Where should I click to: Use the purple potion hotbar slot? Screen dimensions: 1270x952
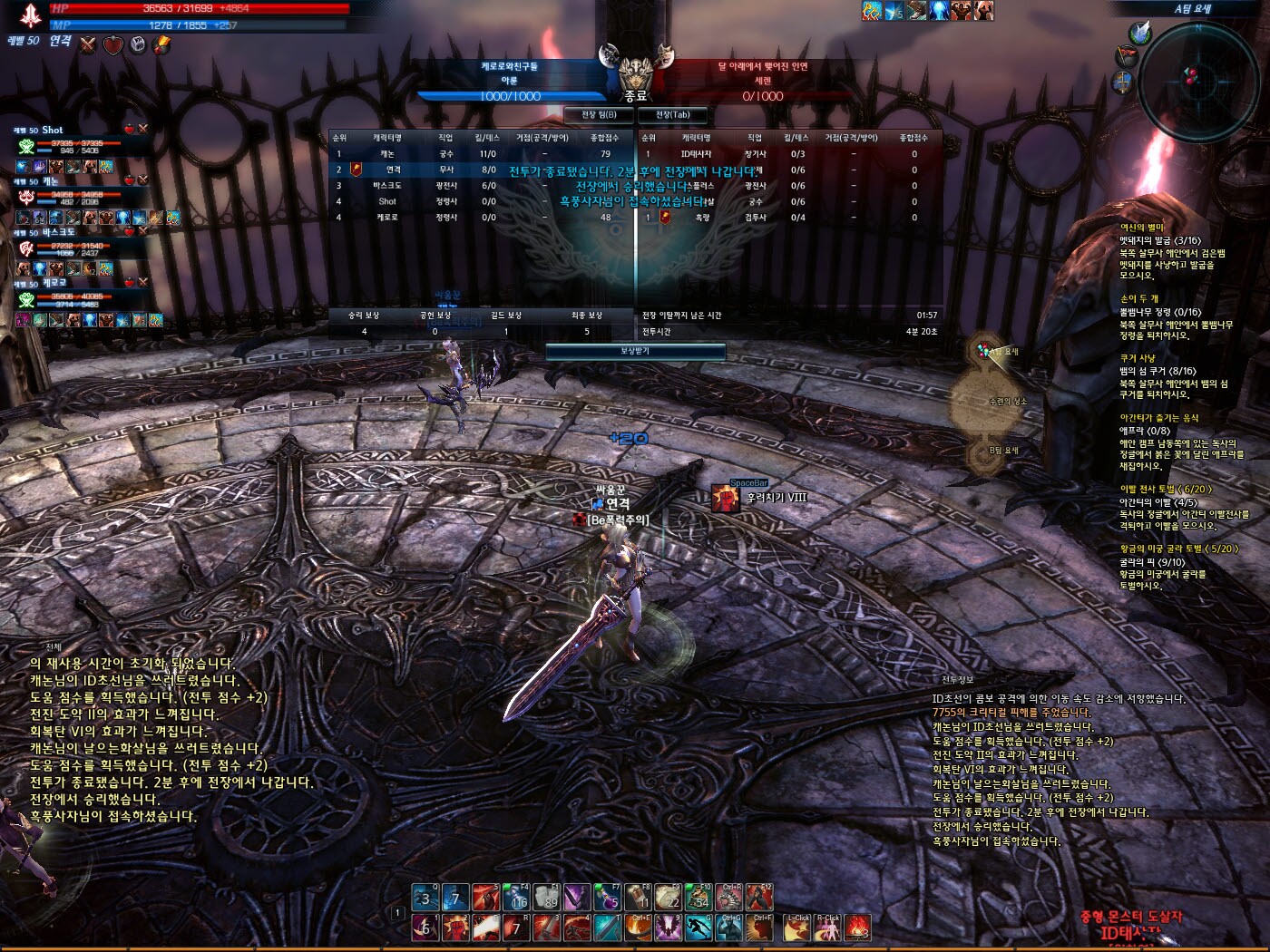coord(606,898)
